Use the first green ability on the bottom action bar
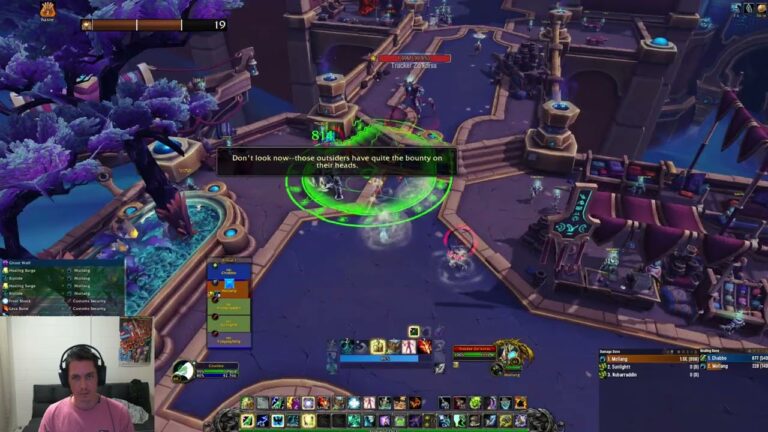 [247, 403]
